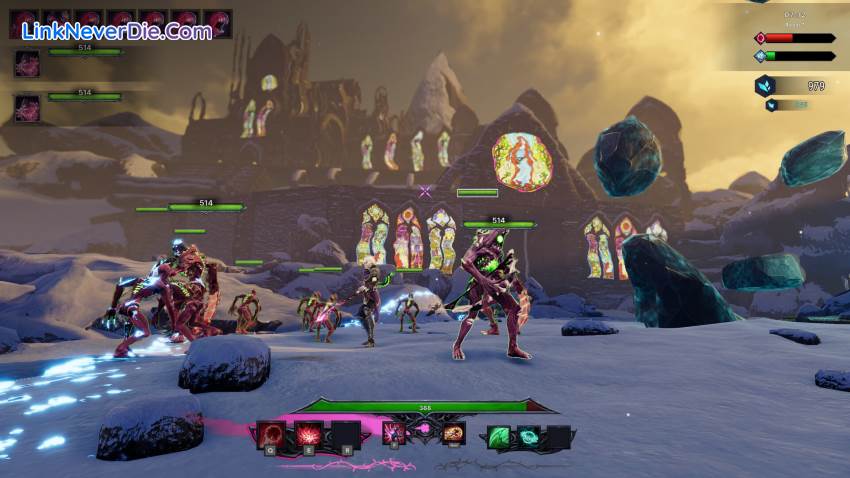
Task: Trigger the red burst ability on E
Action: coord(307,435)
